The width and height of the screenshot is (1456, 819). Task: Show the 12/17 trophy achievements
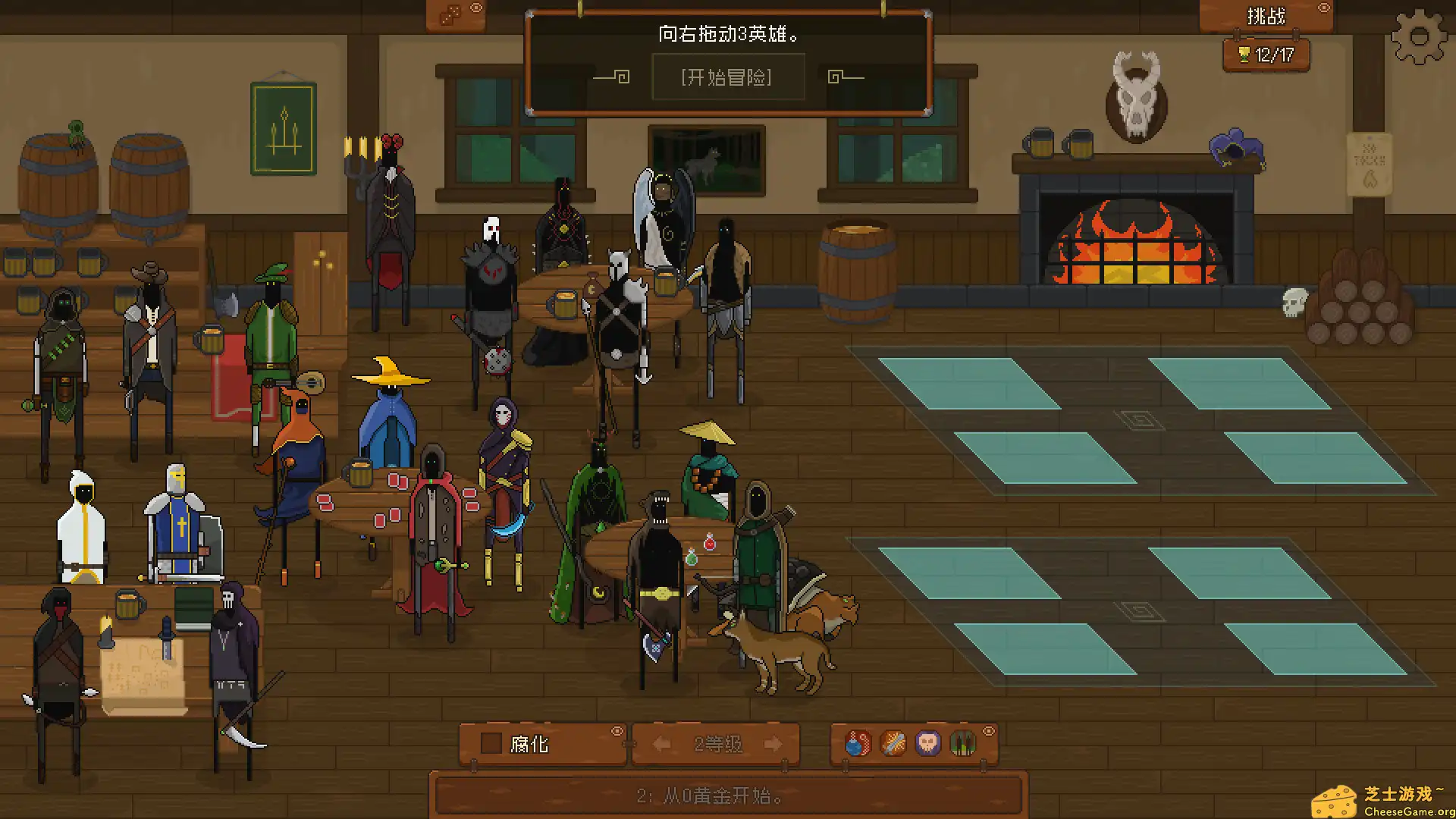[x=1266, y=55]
